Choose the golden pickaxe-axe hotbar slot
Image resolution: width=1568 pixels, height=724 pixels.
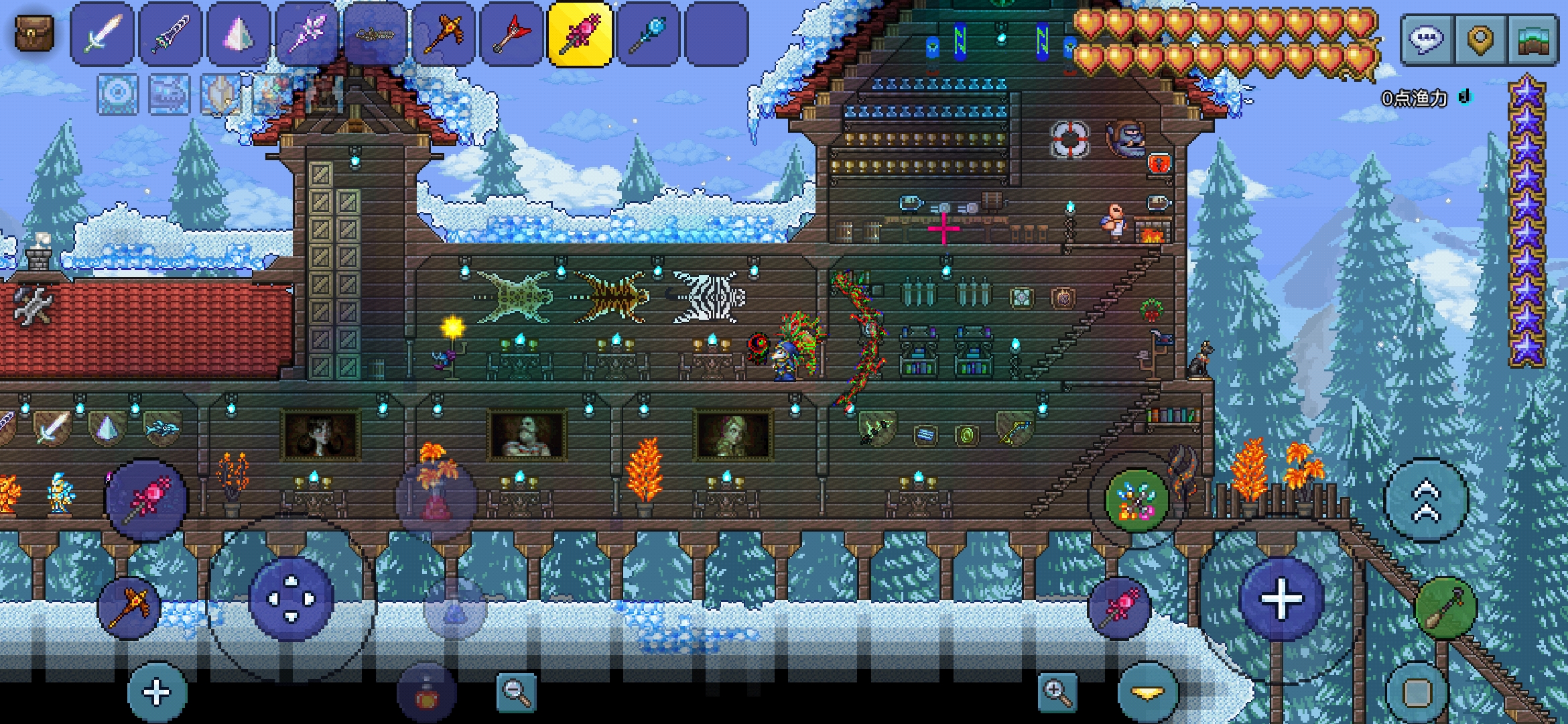click(x=443, y=34)
